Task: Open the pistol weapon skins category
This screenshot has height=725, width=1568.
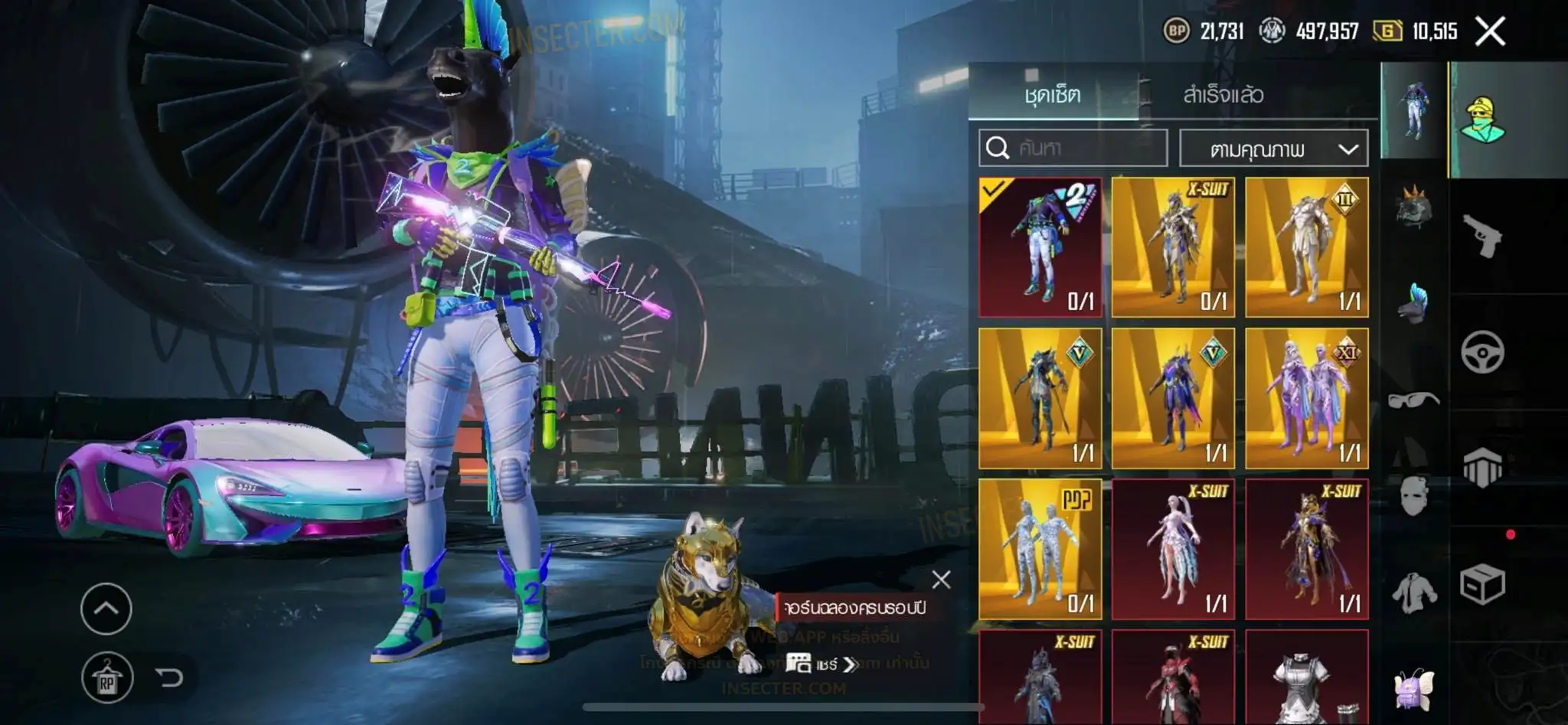Action: click(1482, 235)
